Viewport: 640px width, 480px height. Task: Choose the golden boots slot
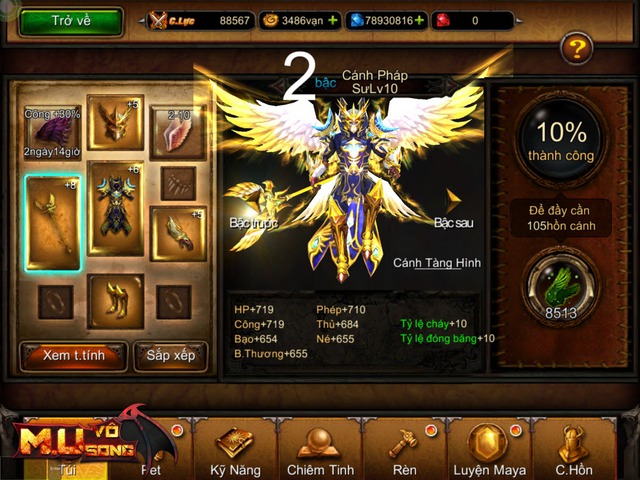pos(115,300)
